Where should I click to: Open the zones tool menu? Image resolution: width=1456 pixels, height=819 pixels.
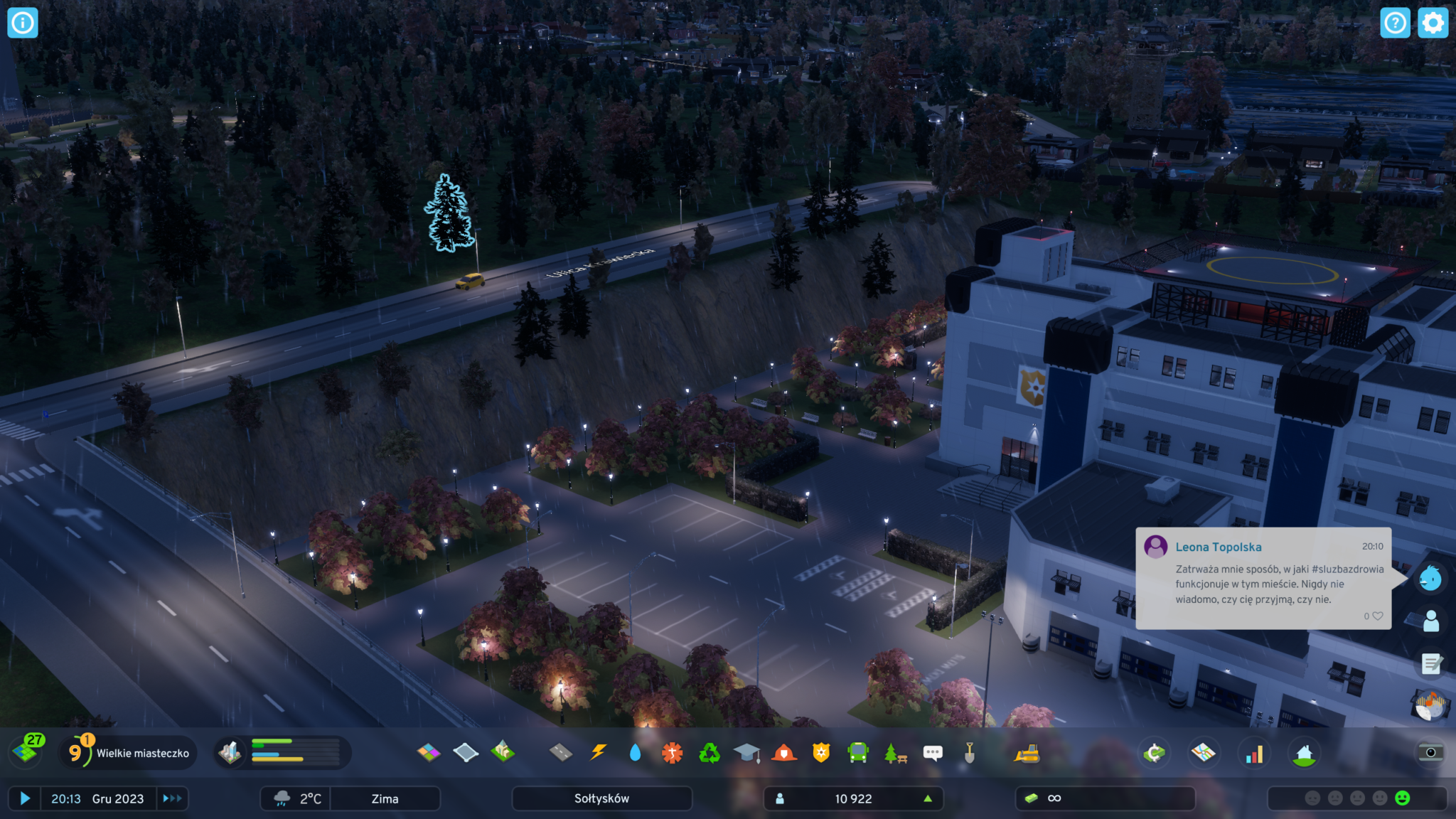point(429,752)
